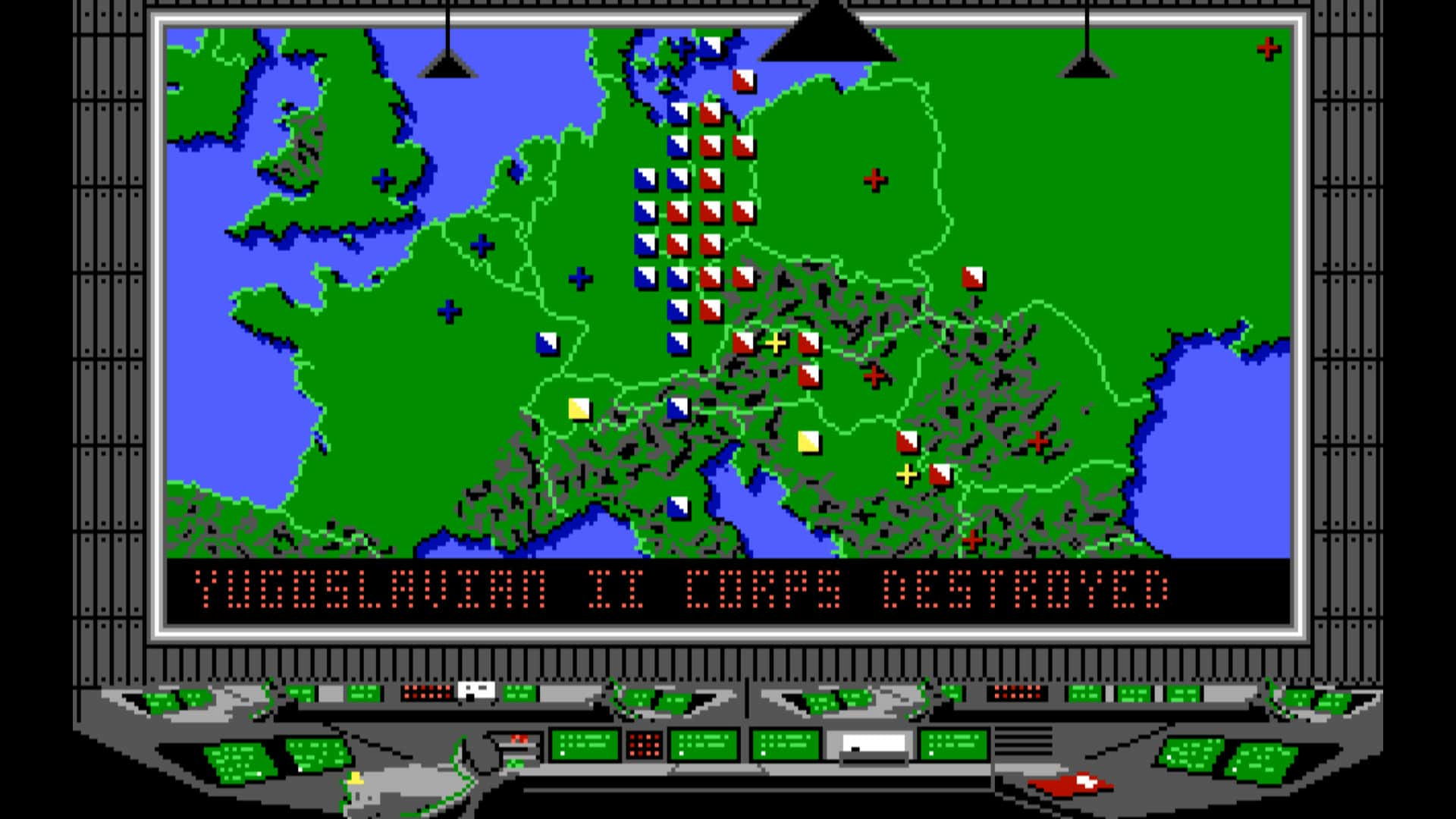The image size is (1456, 819).
Task: Select the yellow neutral unit marker in Bavaria
Action: [x=579, y=409]
